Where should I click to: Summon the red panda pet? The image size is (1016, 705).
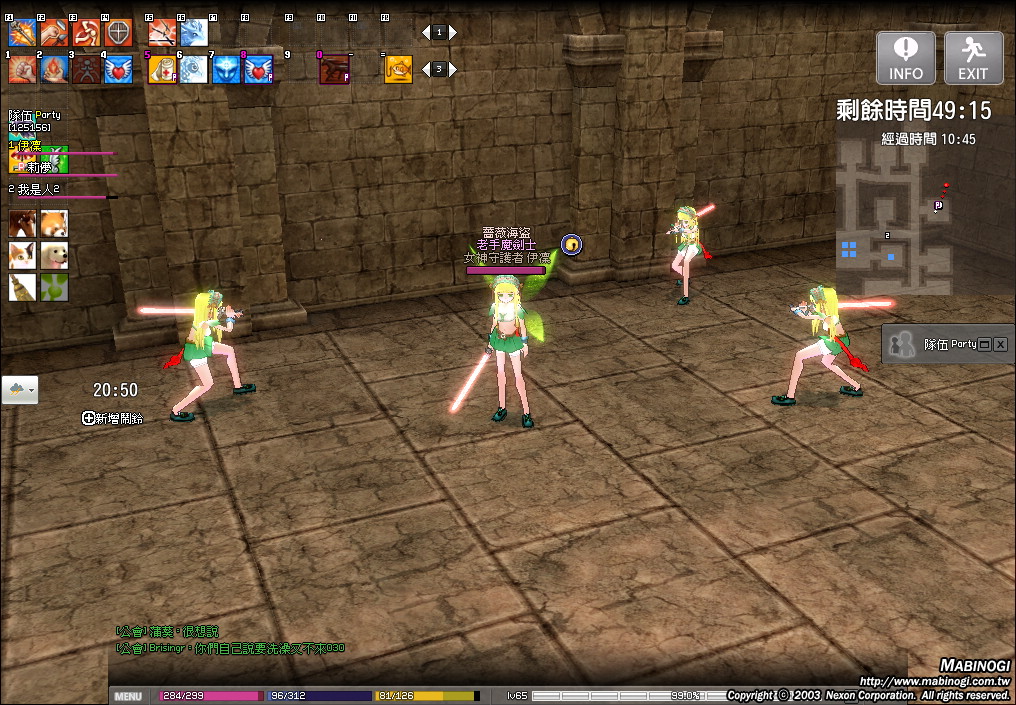(54, 224)
